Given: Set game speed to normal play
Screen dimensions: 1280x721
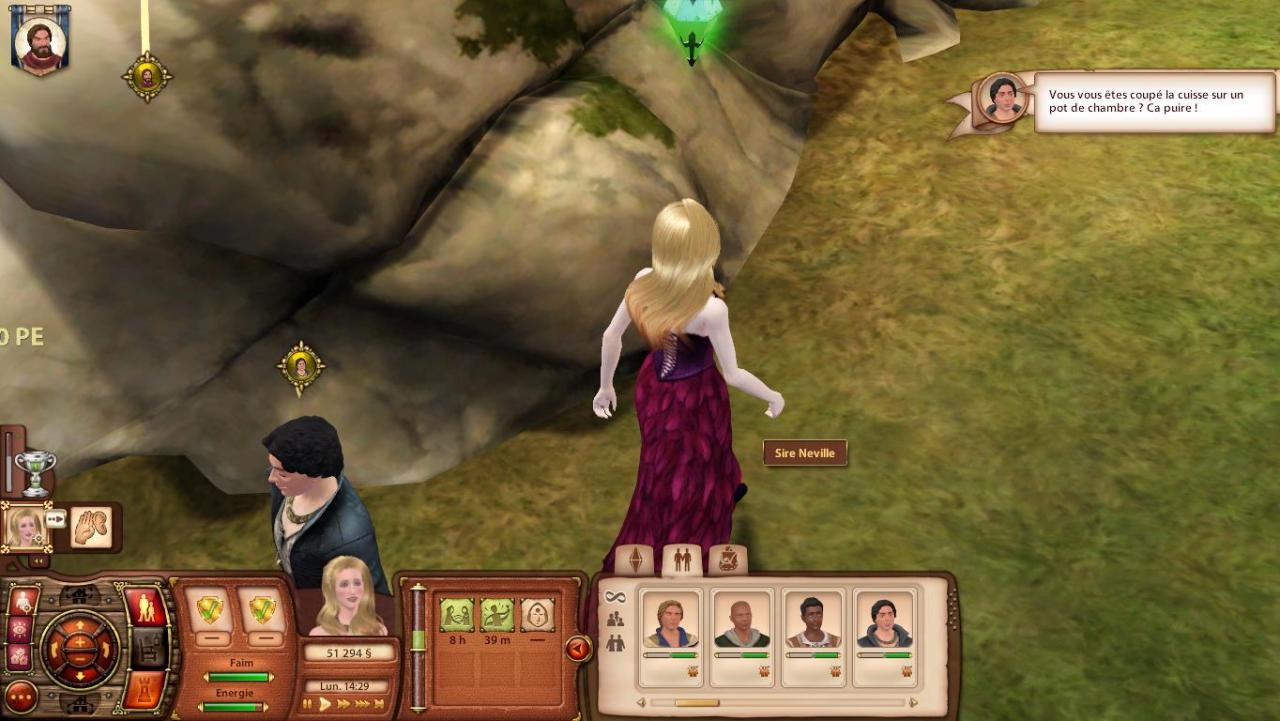Looking at the screenshot, I should tap(326, 704).
